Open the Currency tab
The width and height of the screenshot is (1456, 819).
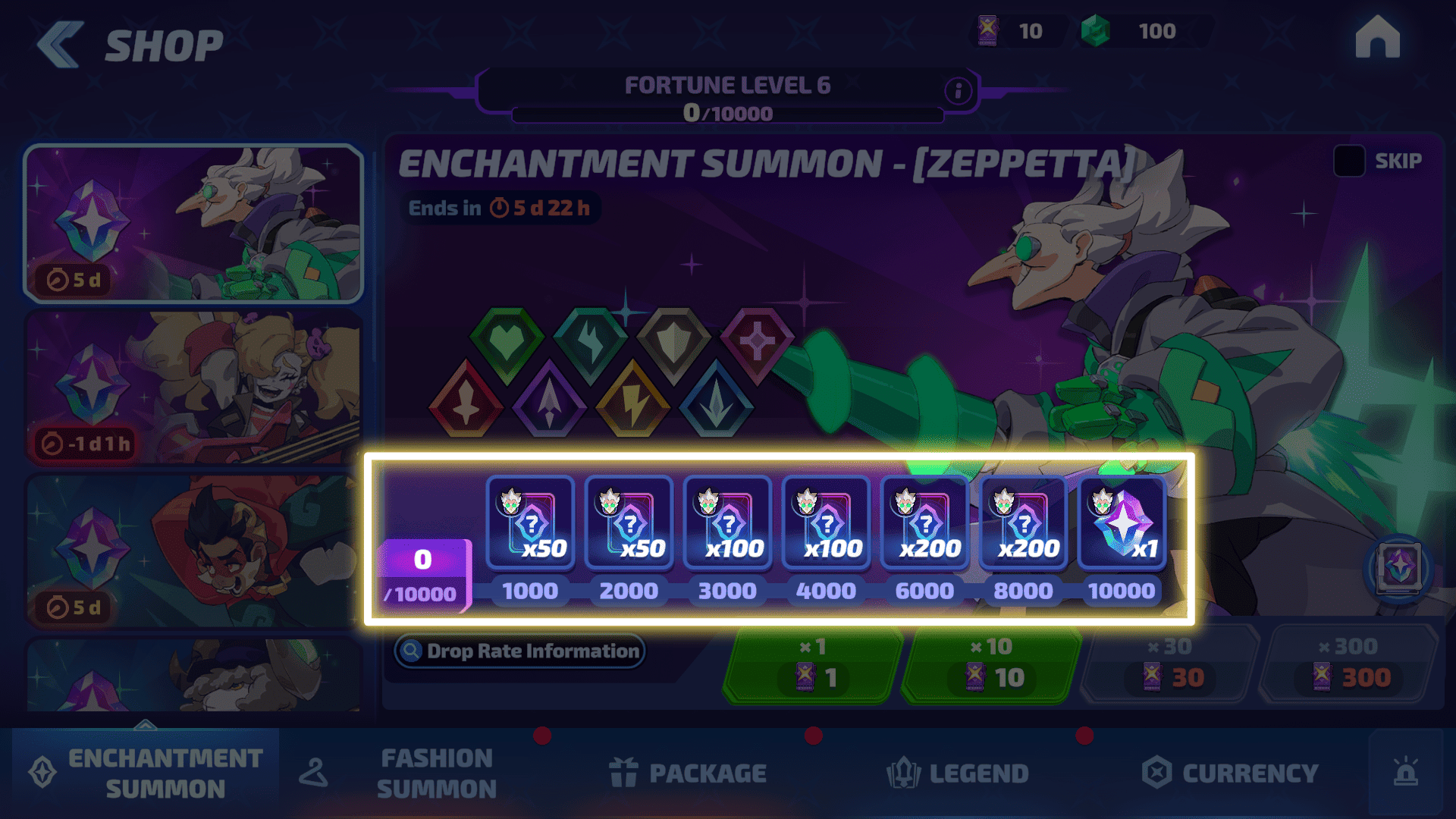pos(1230,773)
